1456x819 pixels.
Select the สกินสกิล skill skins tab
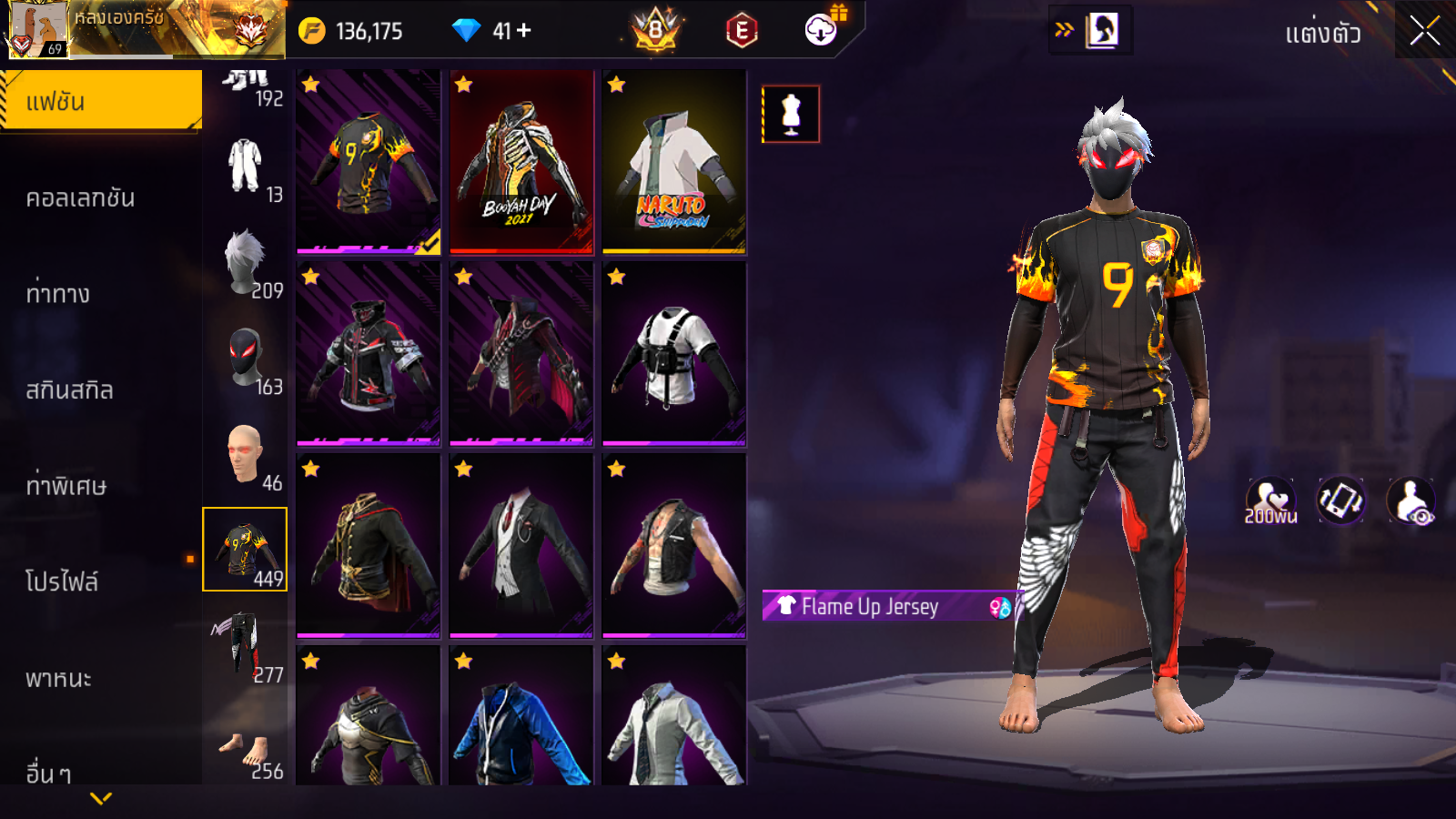click(70, 389)
